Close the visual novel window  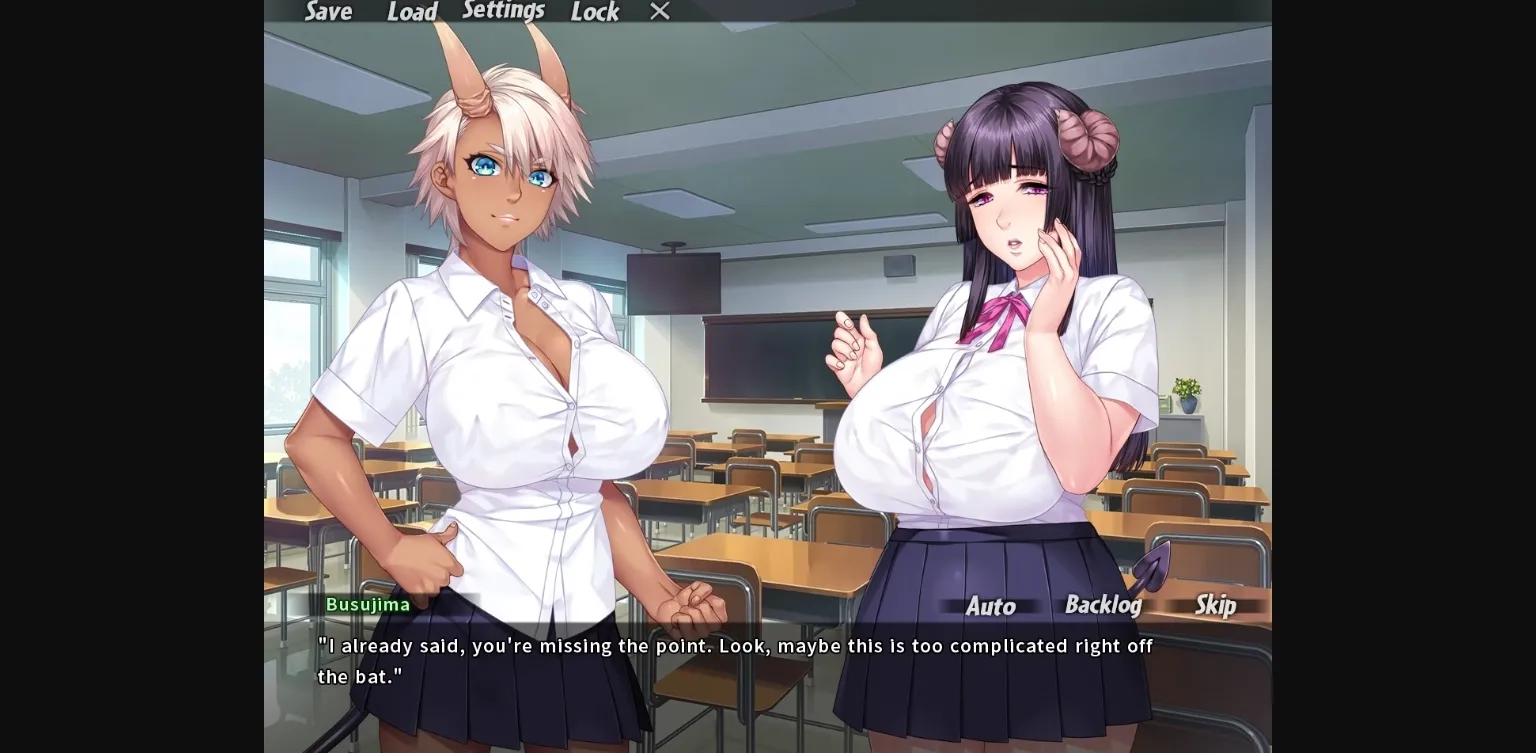tap(659, 11)
